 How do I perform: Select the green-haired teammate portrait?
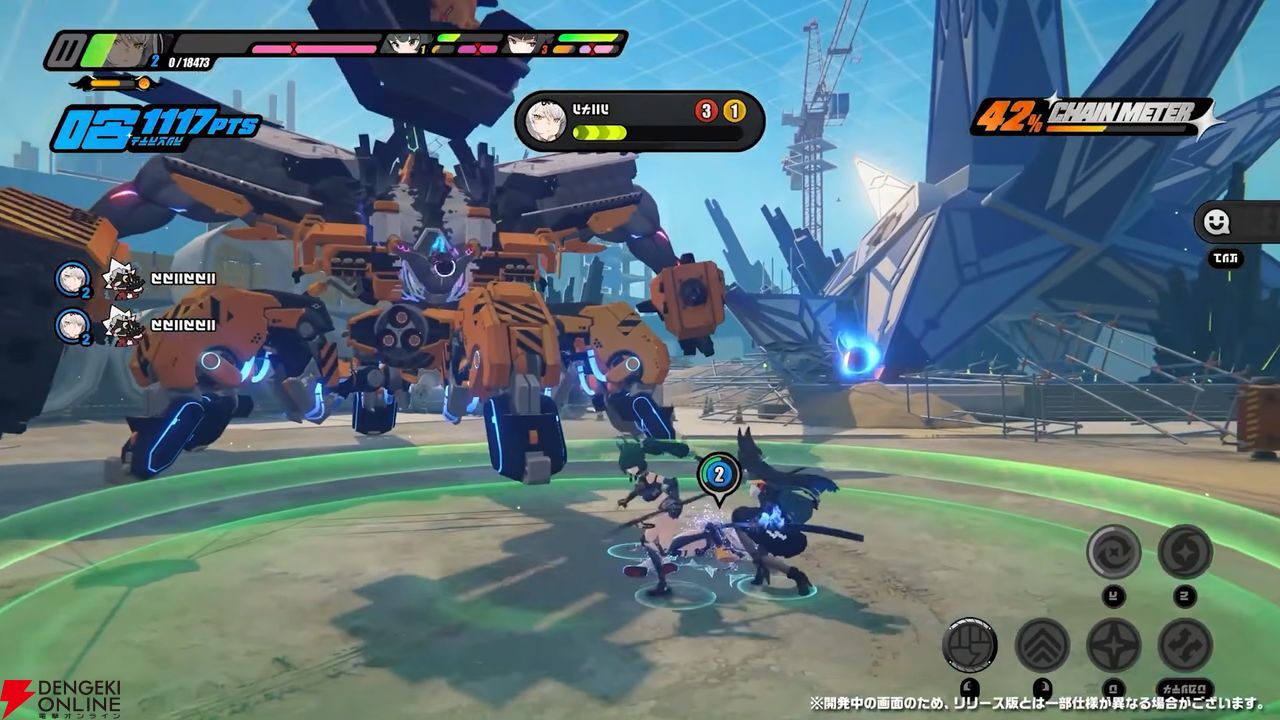(407, 44)
